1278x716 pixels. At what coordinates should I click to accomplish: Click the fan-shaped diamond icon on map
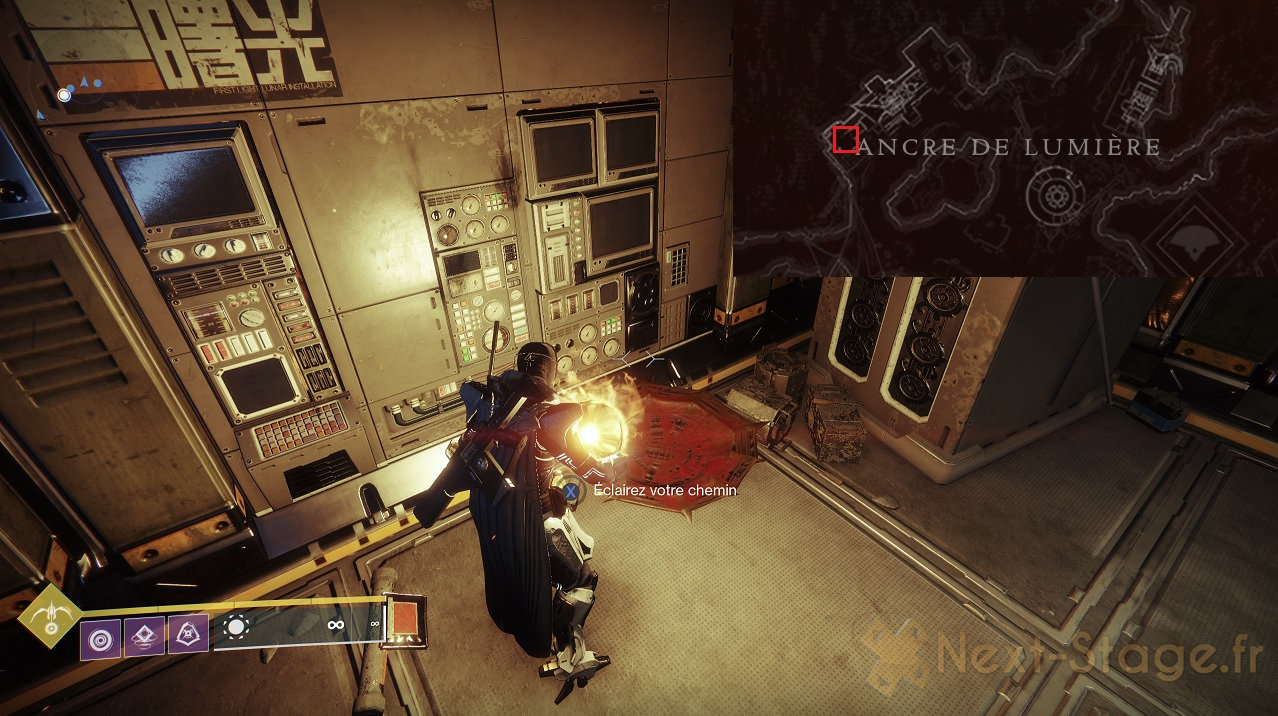pyautogui.click(x=1194, y=238)
